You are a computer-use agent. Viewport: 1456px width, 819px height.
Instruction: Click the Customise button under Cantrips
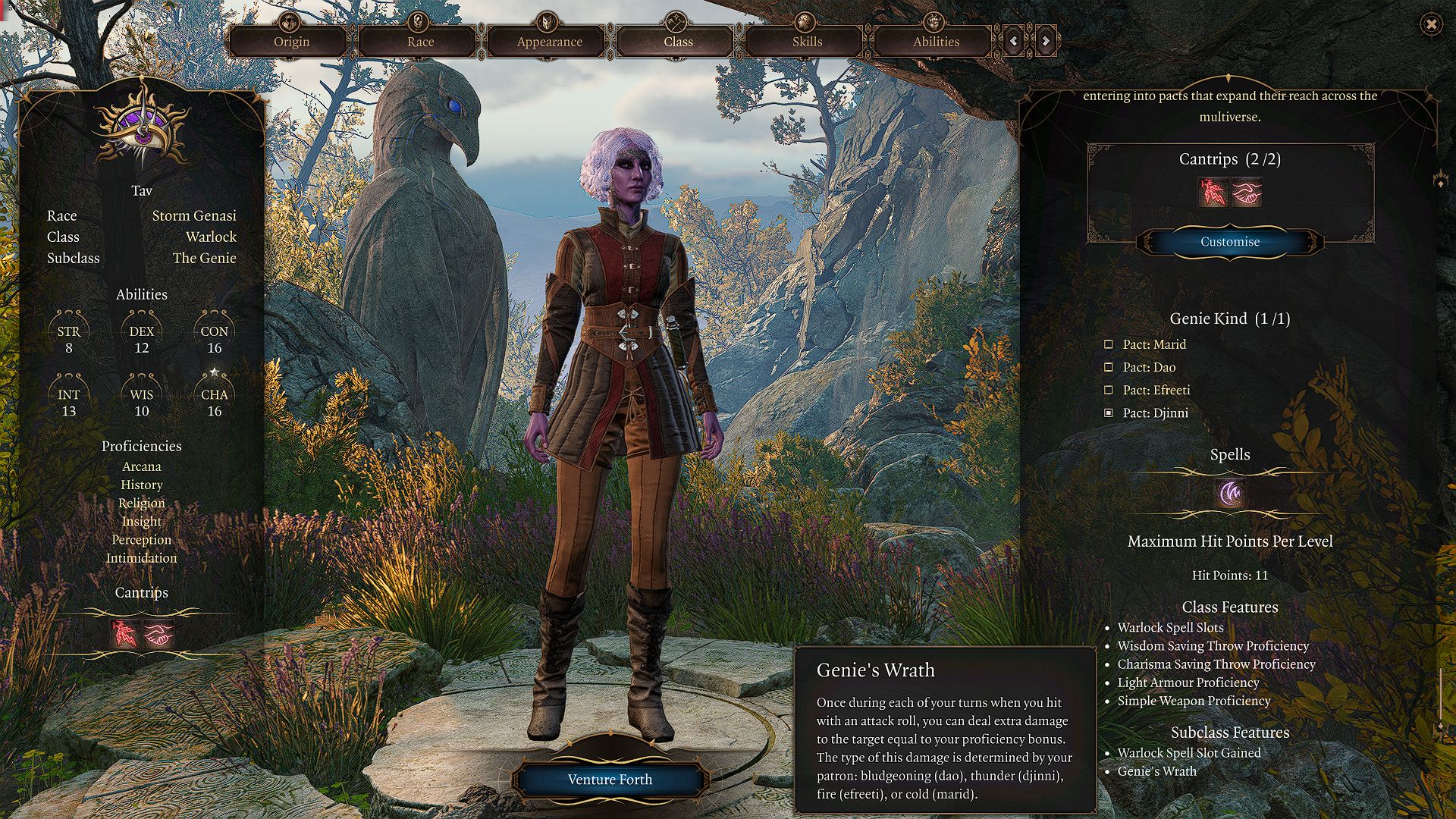[1229, 242]
